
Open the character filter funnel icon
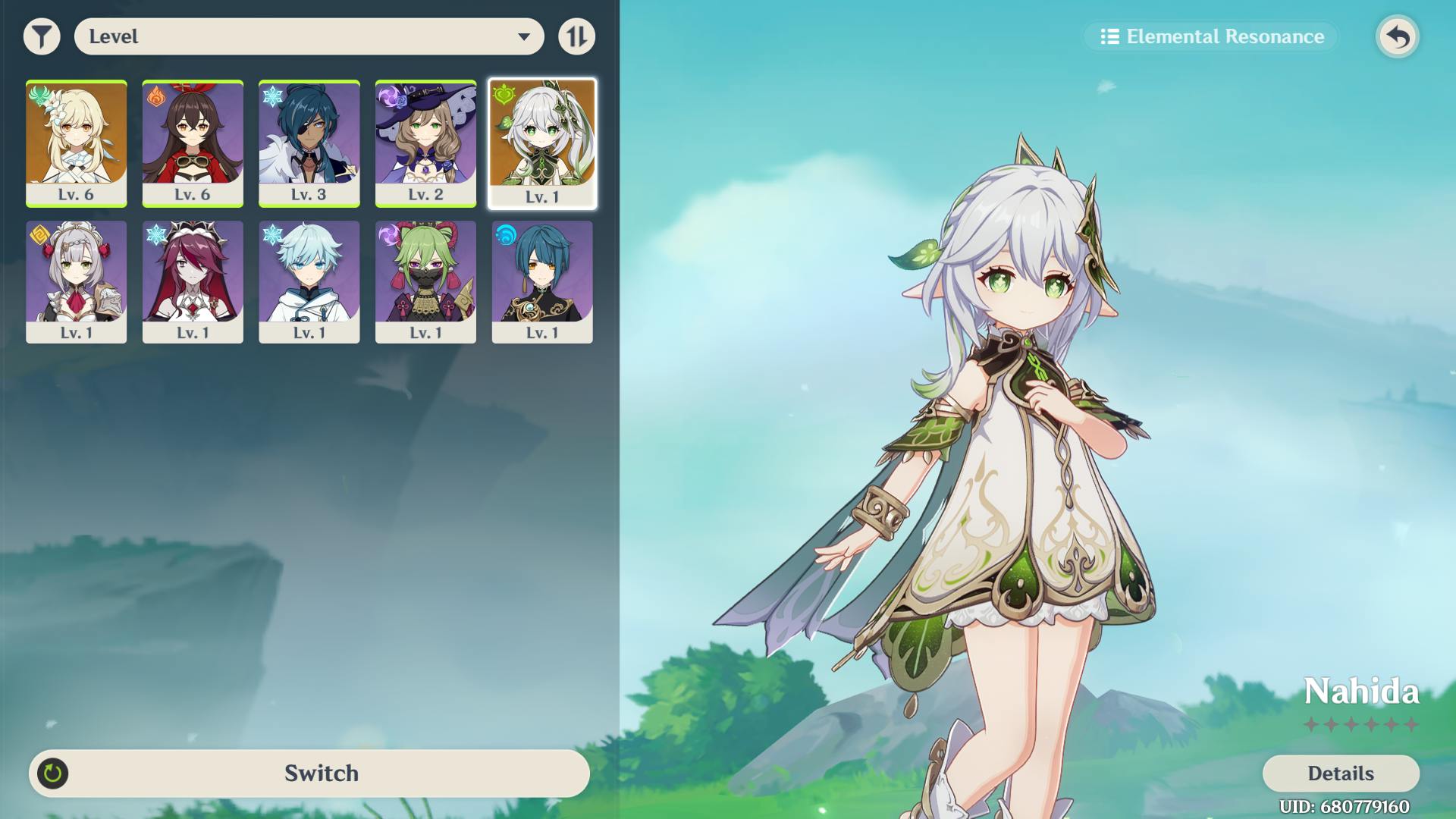42,36
